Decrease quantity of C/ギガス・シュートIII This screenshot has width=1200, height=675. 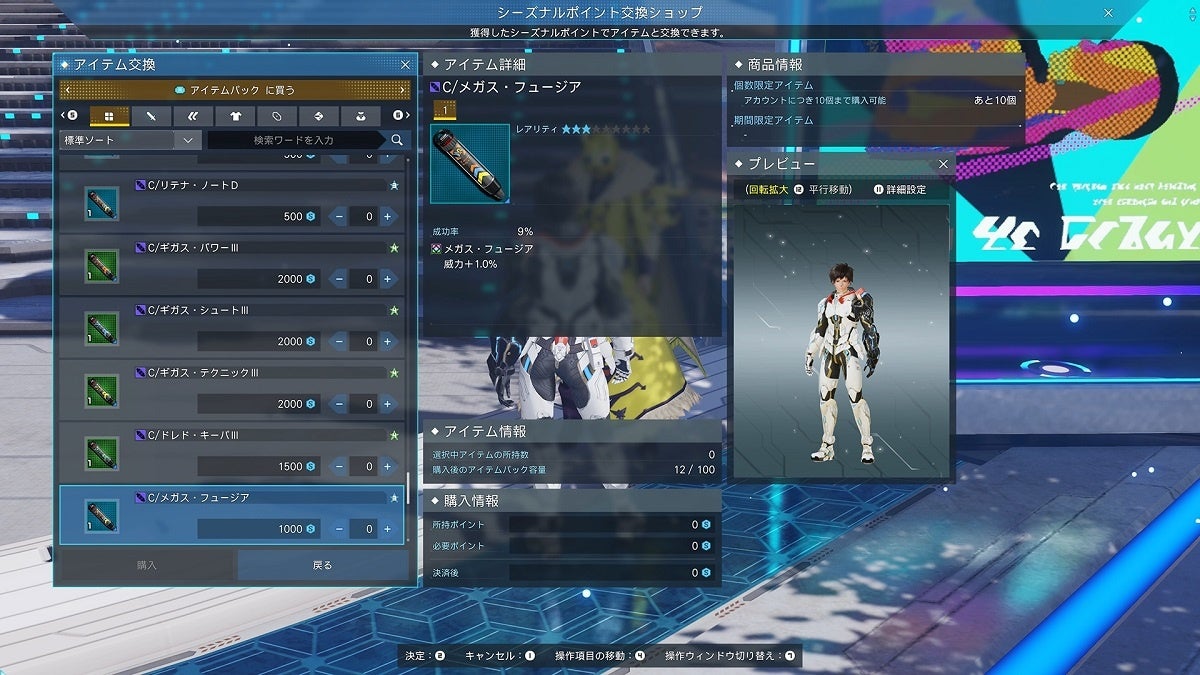[339, 341]
